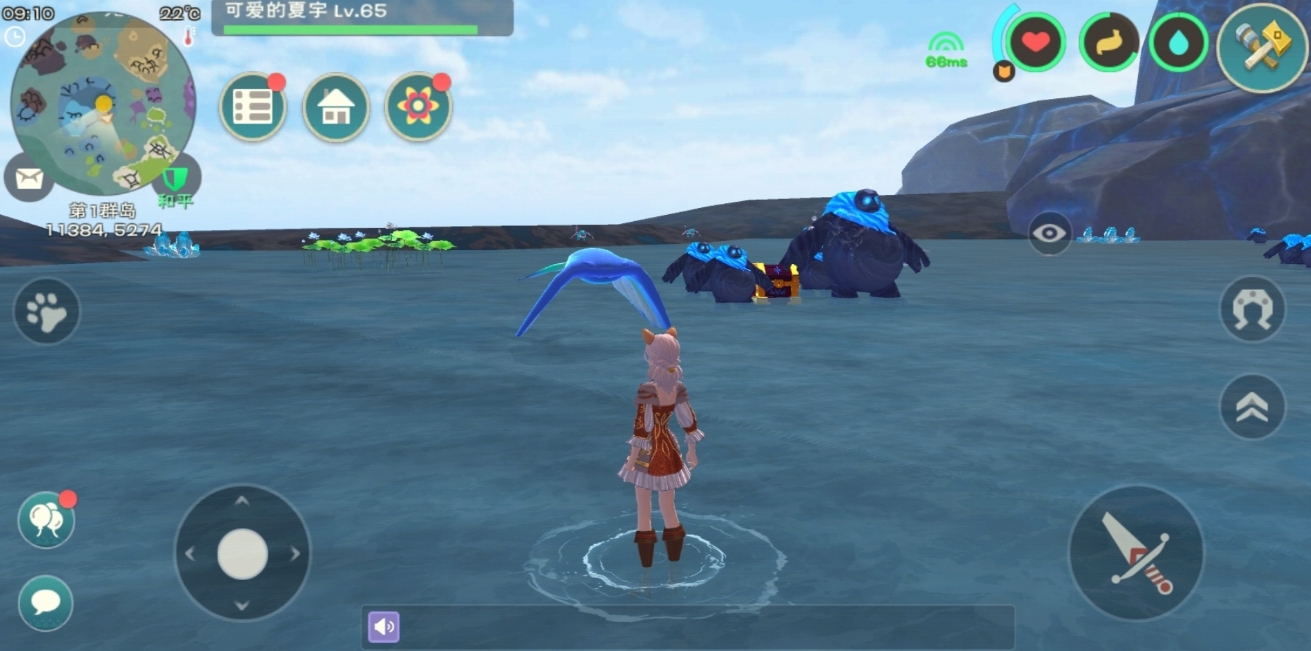Activate the horseshoe mount button

1252,310
